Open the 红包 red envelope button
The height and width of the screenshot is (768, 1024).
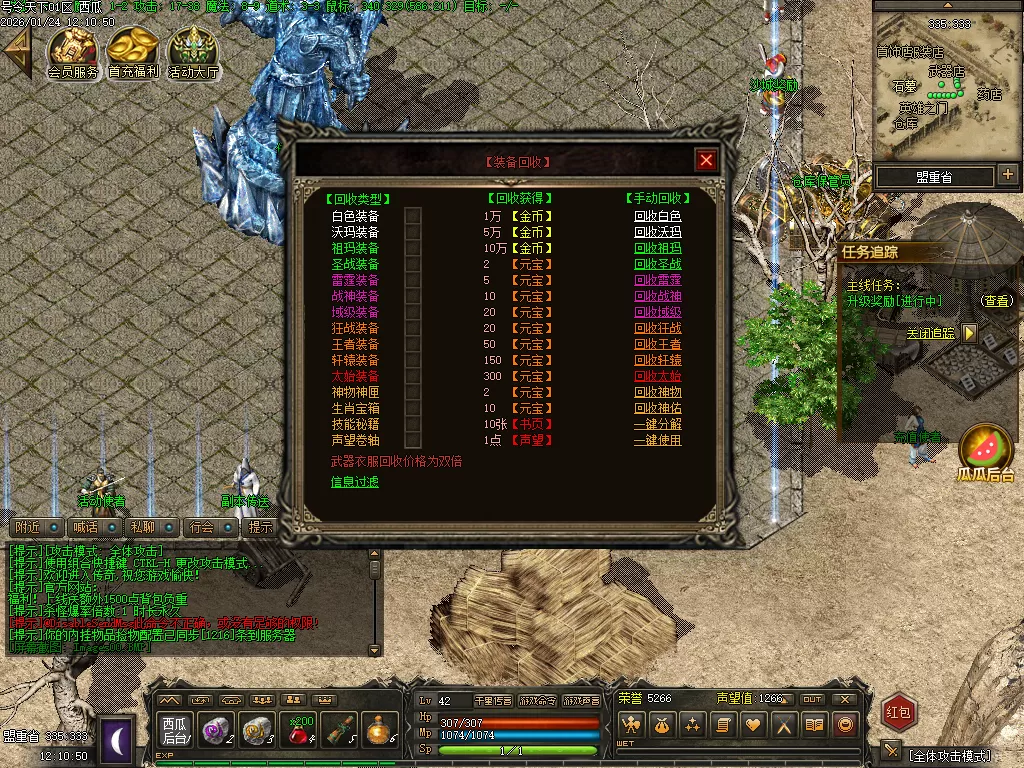[899, 712]
